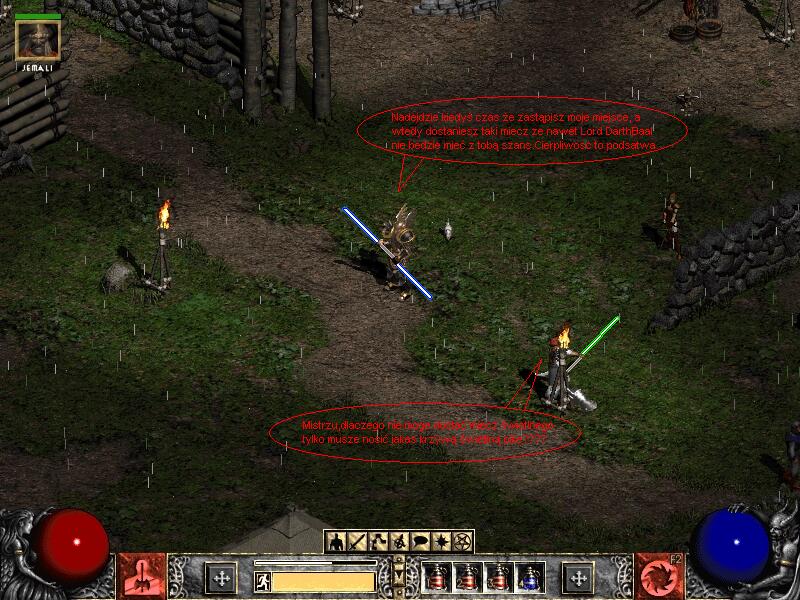Open the skill tree icon
Screen dimensions: 800x600
click(377, 541)
